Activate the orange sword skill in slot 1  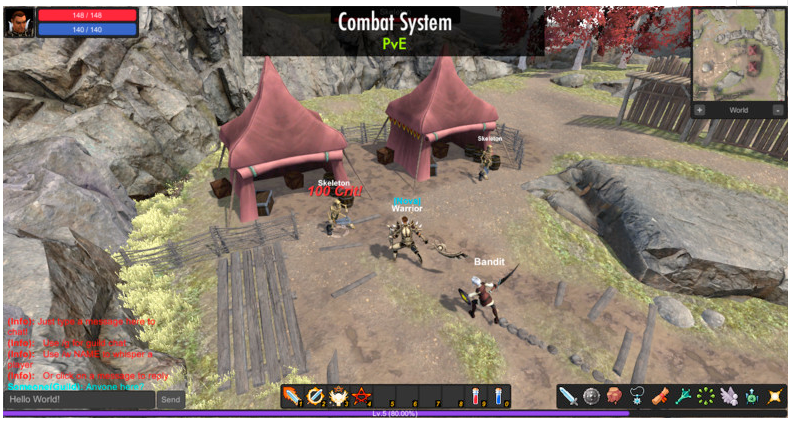292,396
